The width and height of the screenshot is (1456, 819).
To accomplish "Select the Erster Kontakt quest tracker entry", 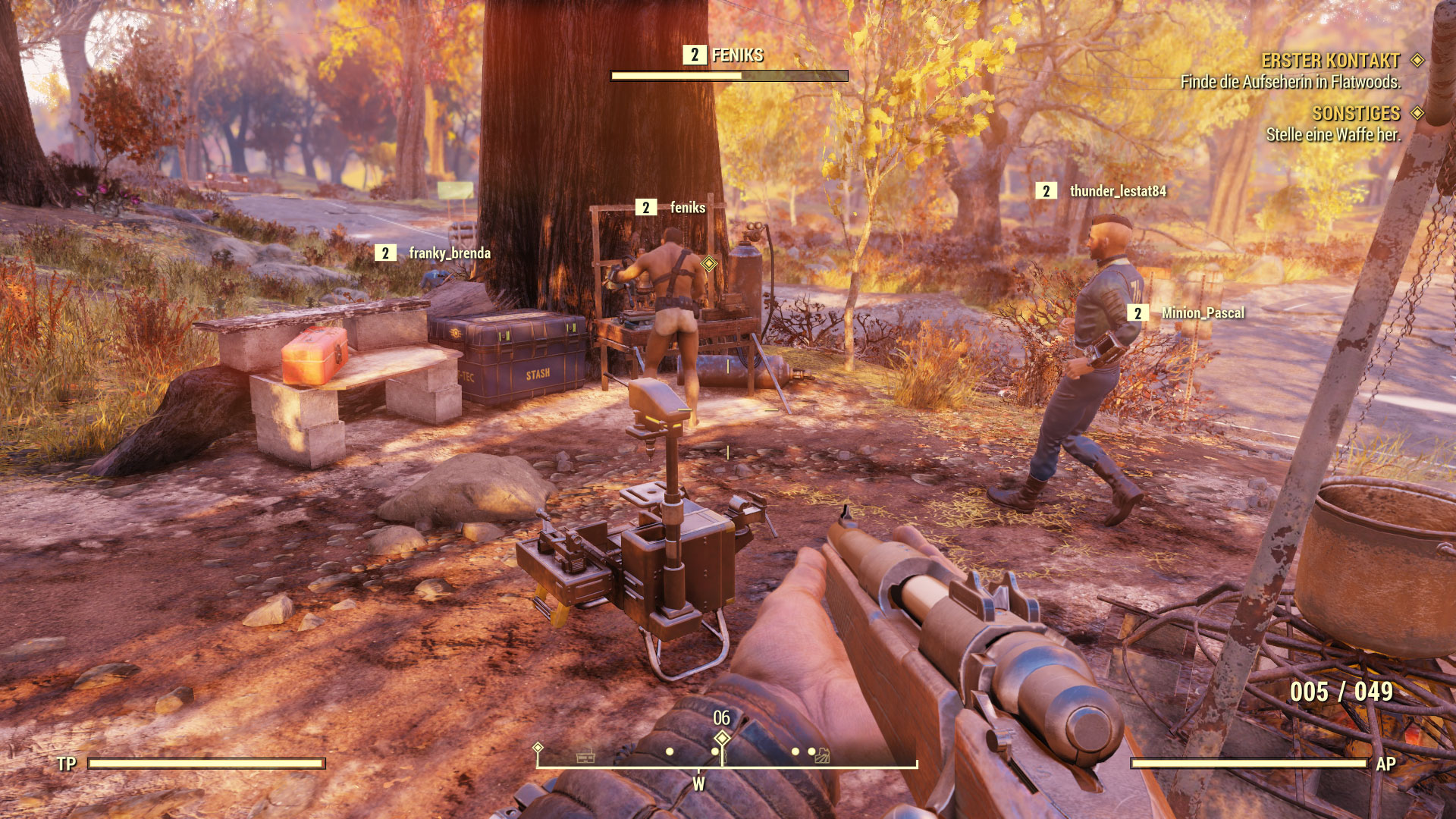I will [x=1330, y=61].
